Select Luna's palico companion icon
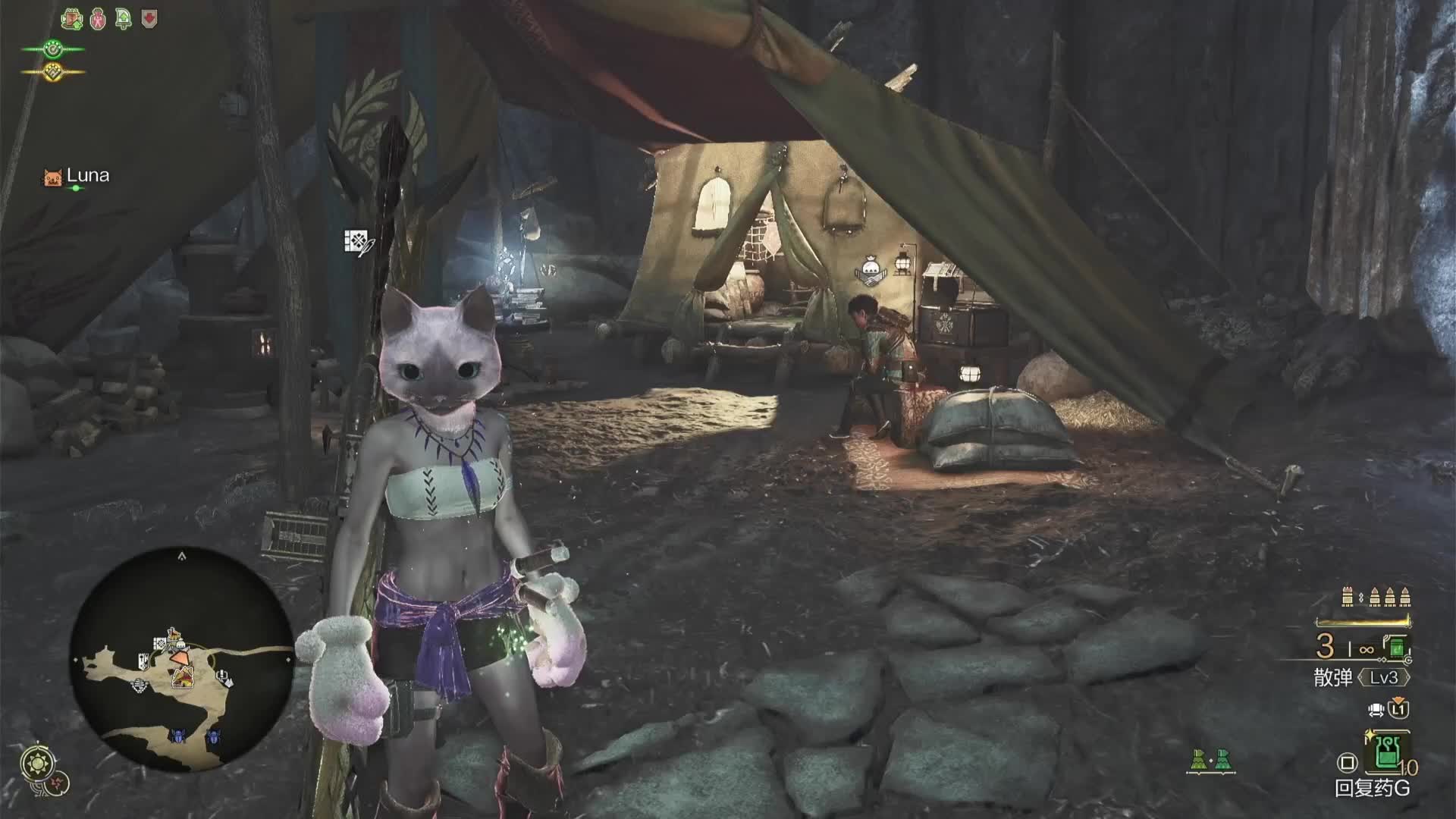This screenshot has height=819, width=1456. point(52,177)
